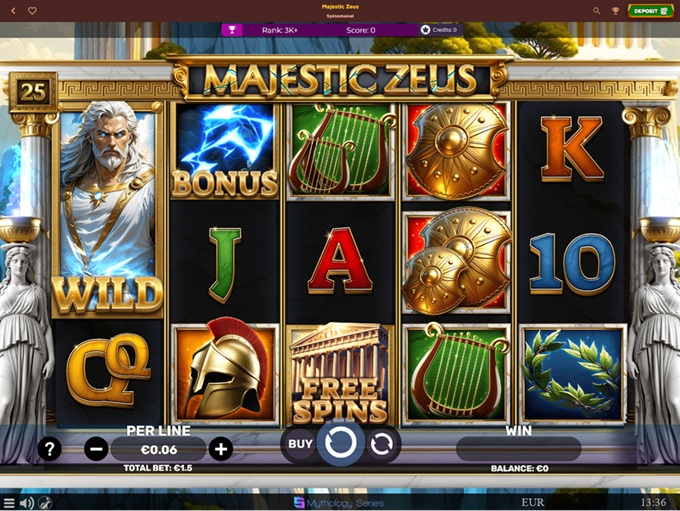Open the Mythology Series logo link
This screenshot has height=511, width=680.
coord(340,503)
